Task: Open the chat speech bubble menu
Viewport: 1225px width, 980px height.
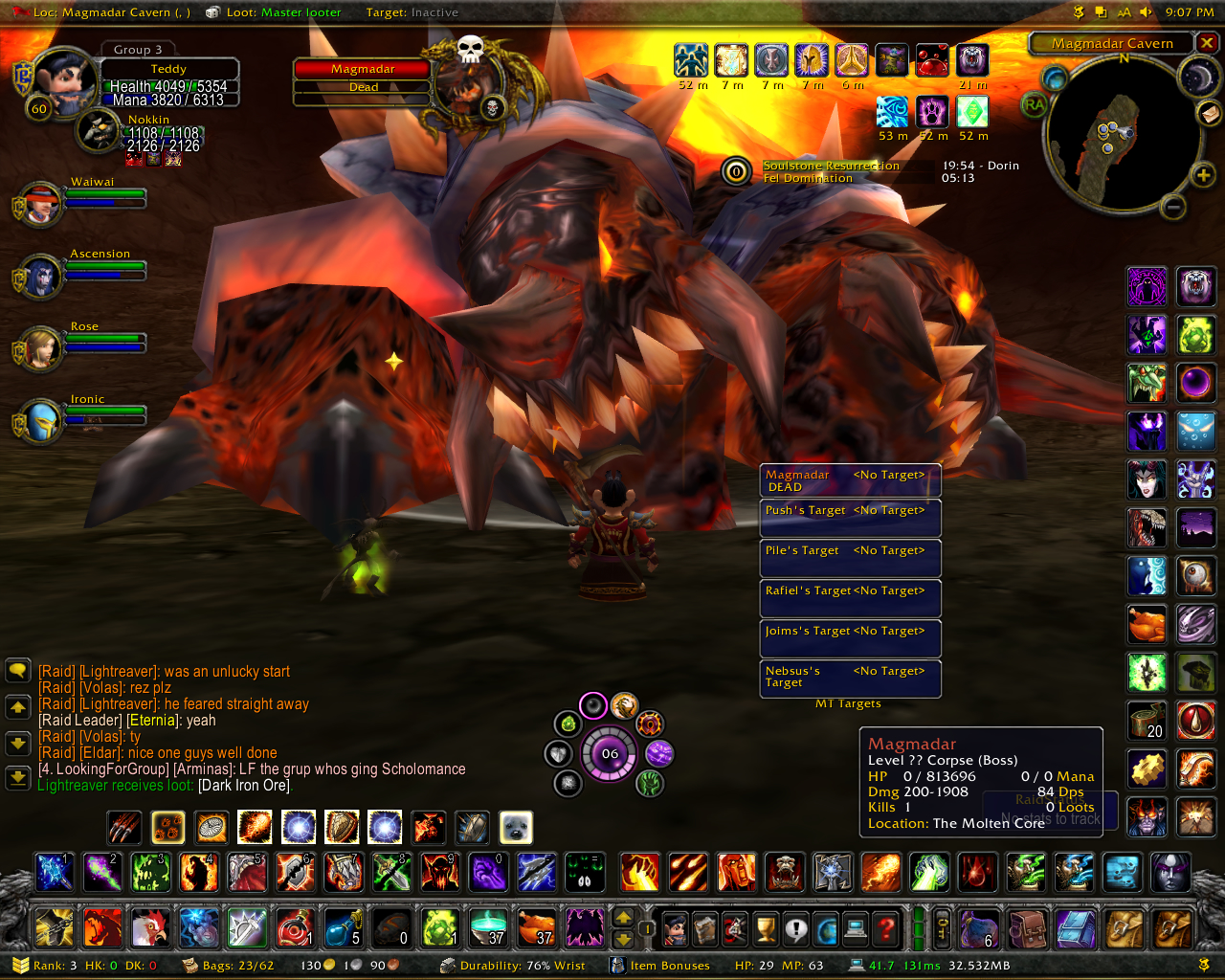Action: pos(18,671)
